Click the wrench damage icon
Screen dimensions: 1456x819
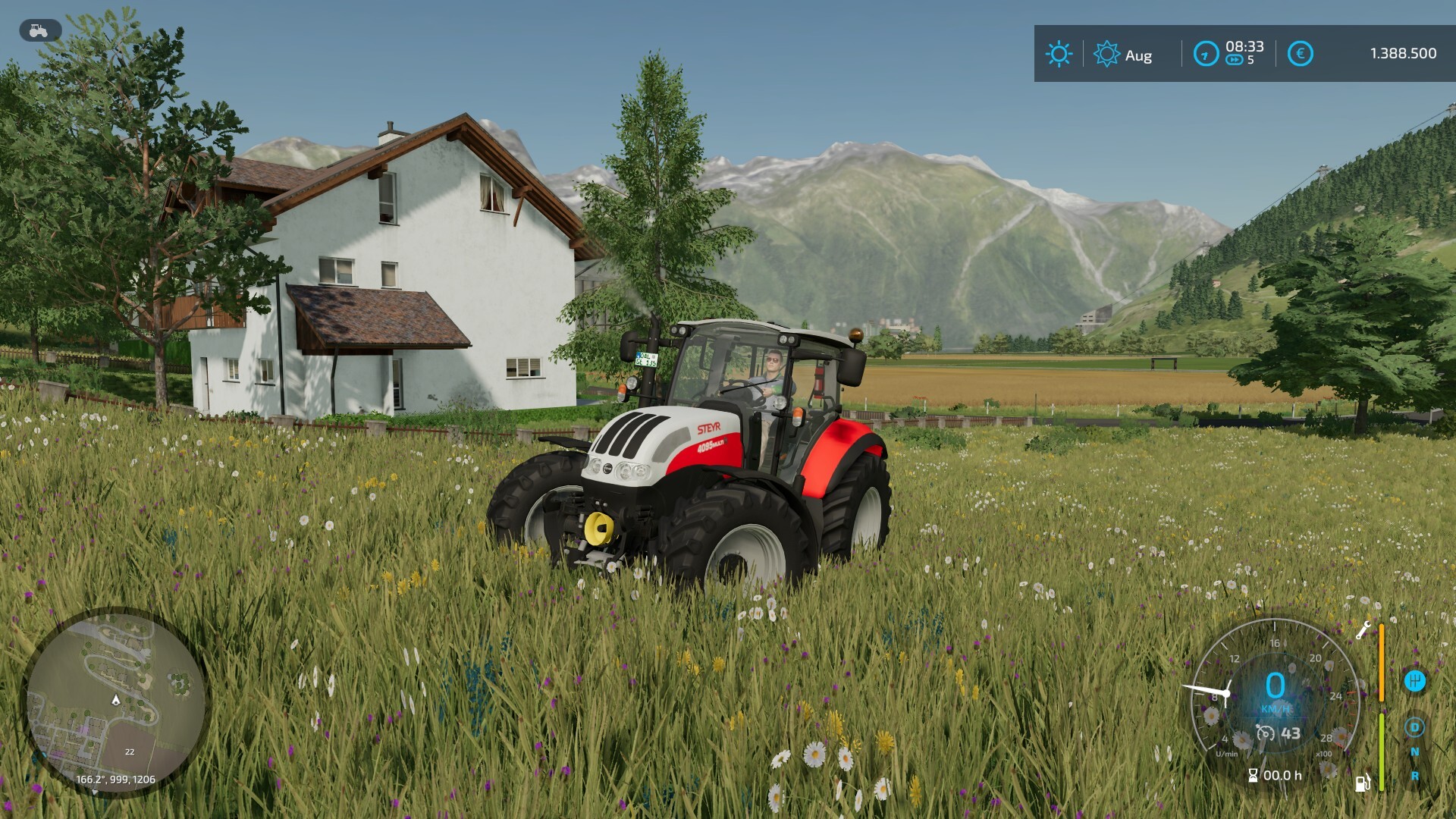coord(1363,630)
